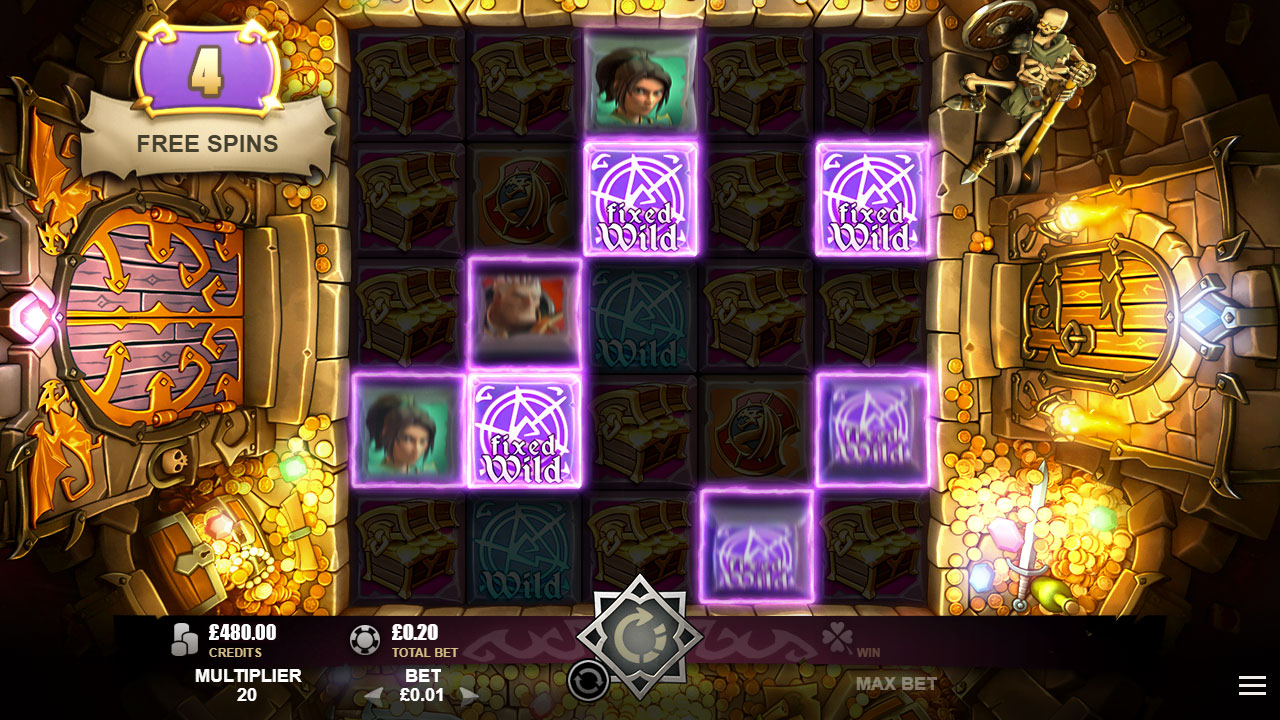The image size is (1280, 720).
Task: Open the hamburger menu in bottom right
Action: [1251, 685]
